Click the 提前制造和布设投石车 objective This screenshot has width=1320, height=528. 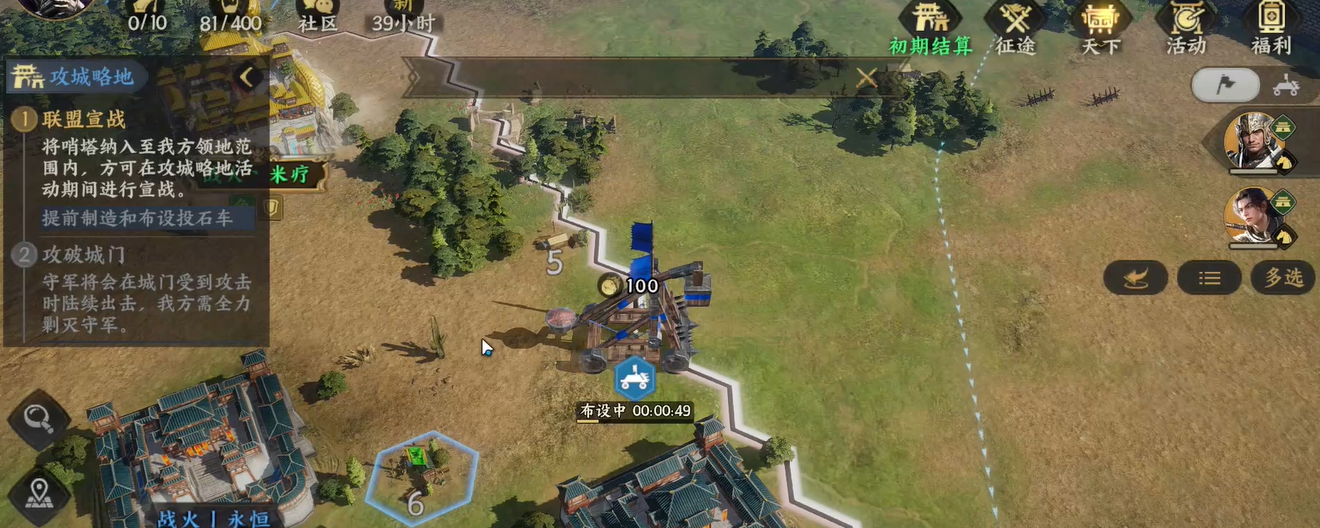[135, 217]
